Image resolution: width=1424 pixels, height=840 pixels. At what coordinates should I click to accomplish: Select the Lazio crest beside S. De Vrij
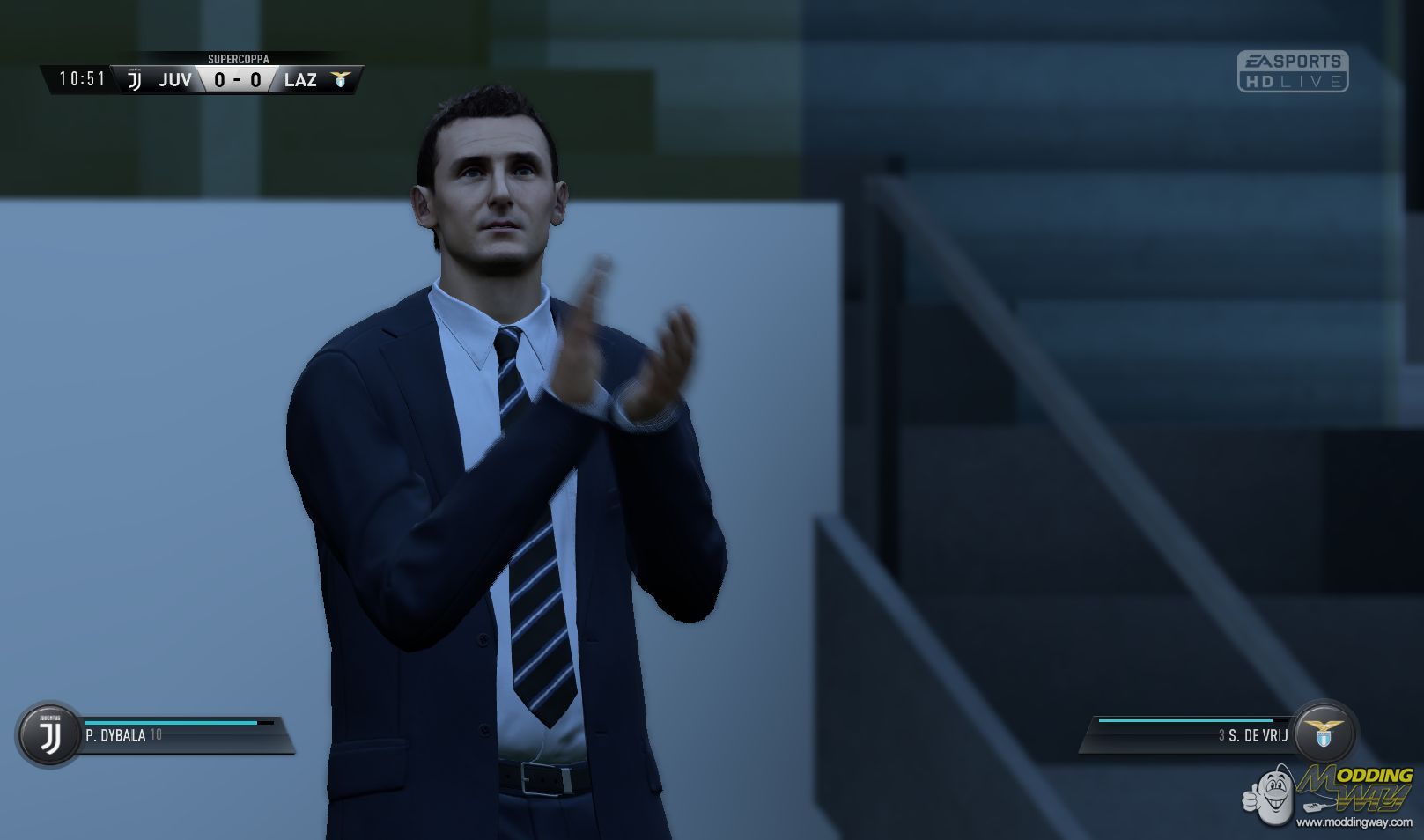point(1324,733)
